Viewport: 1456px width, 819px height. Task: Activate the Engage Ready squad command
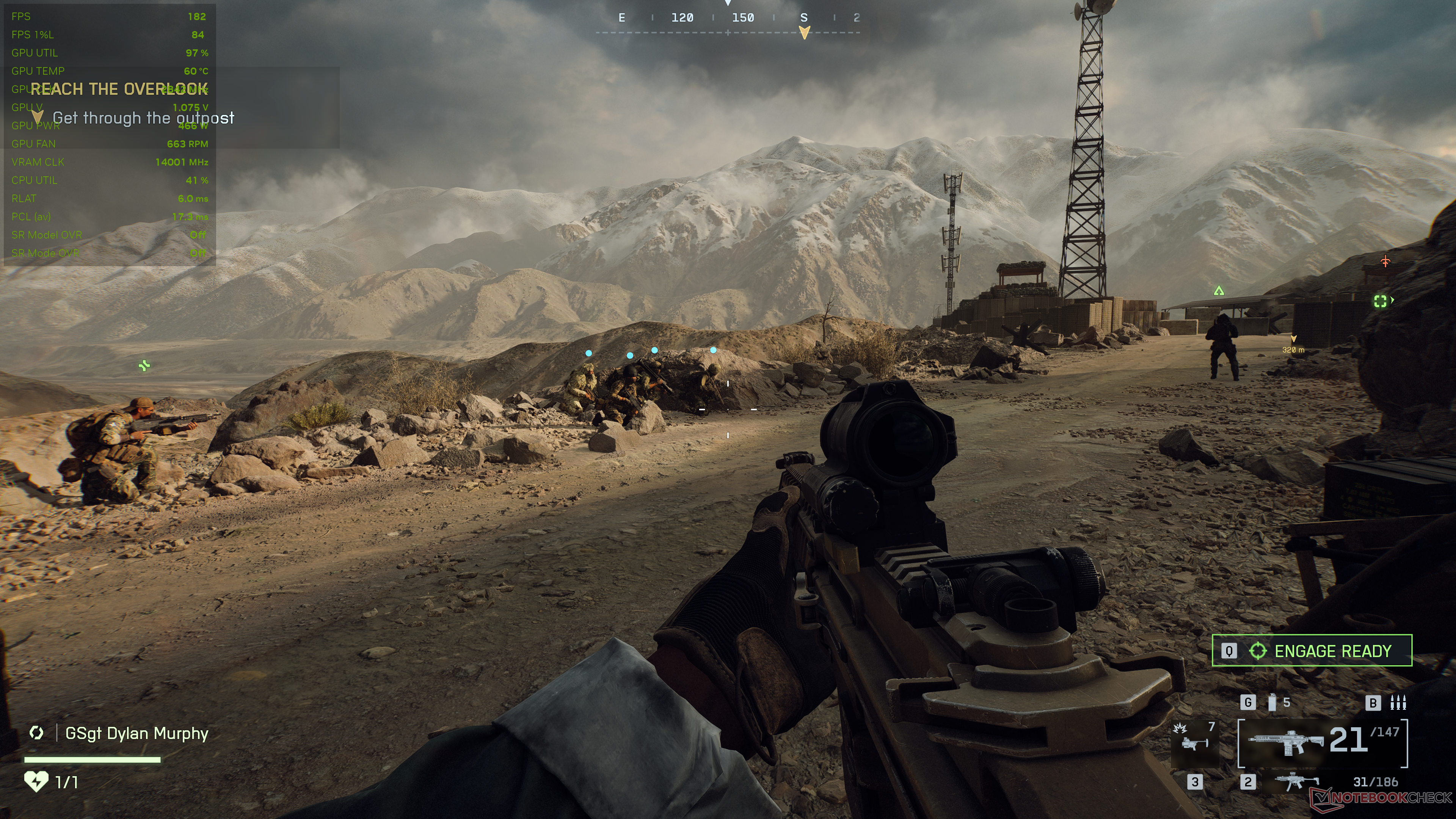[x=1311, y=651]
